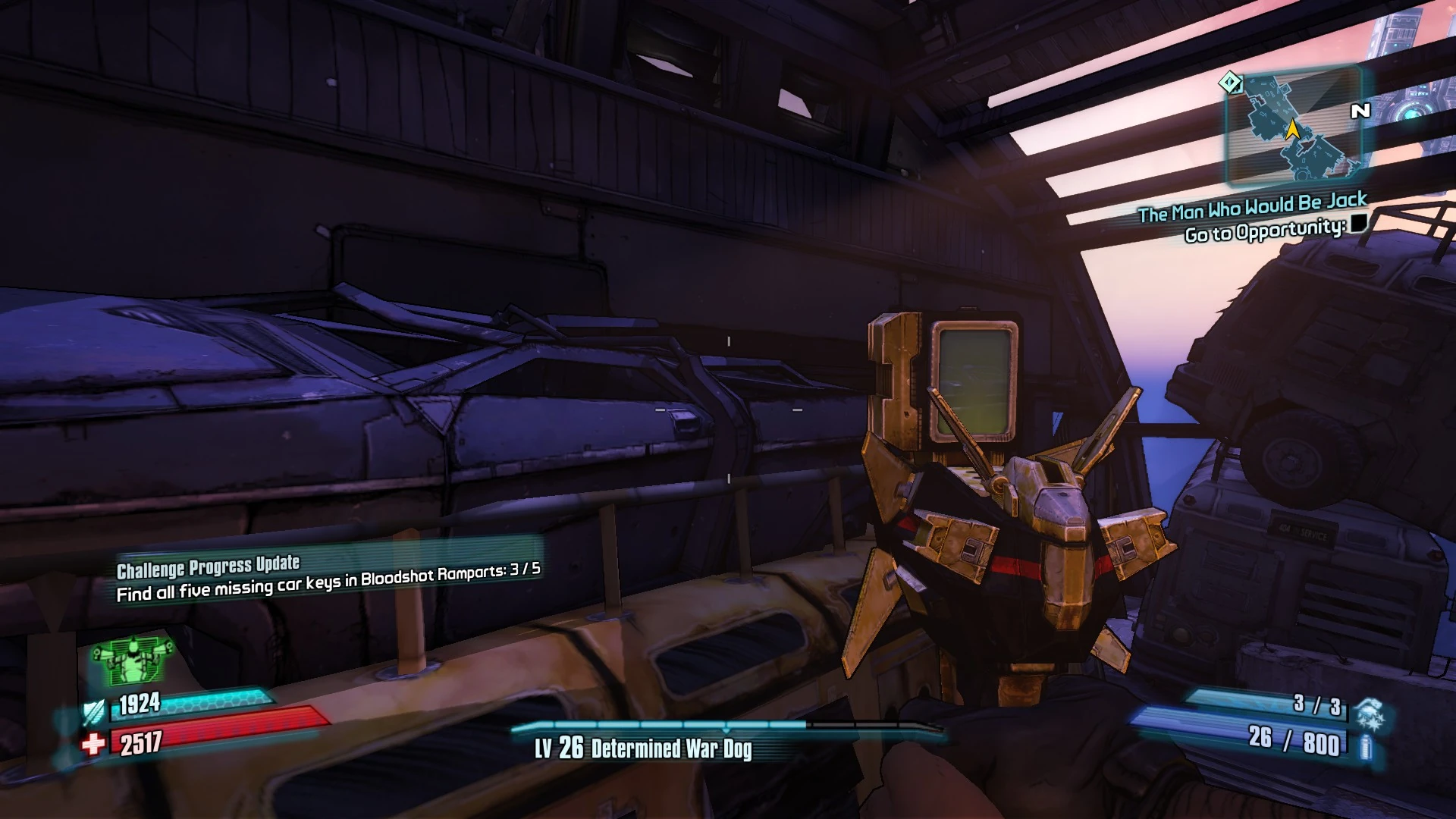Select The Man Who Would Be Jack mission tracker
The width and height of the screenshot is (1456, 819).
tap(1252, 206)
